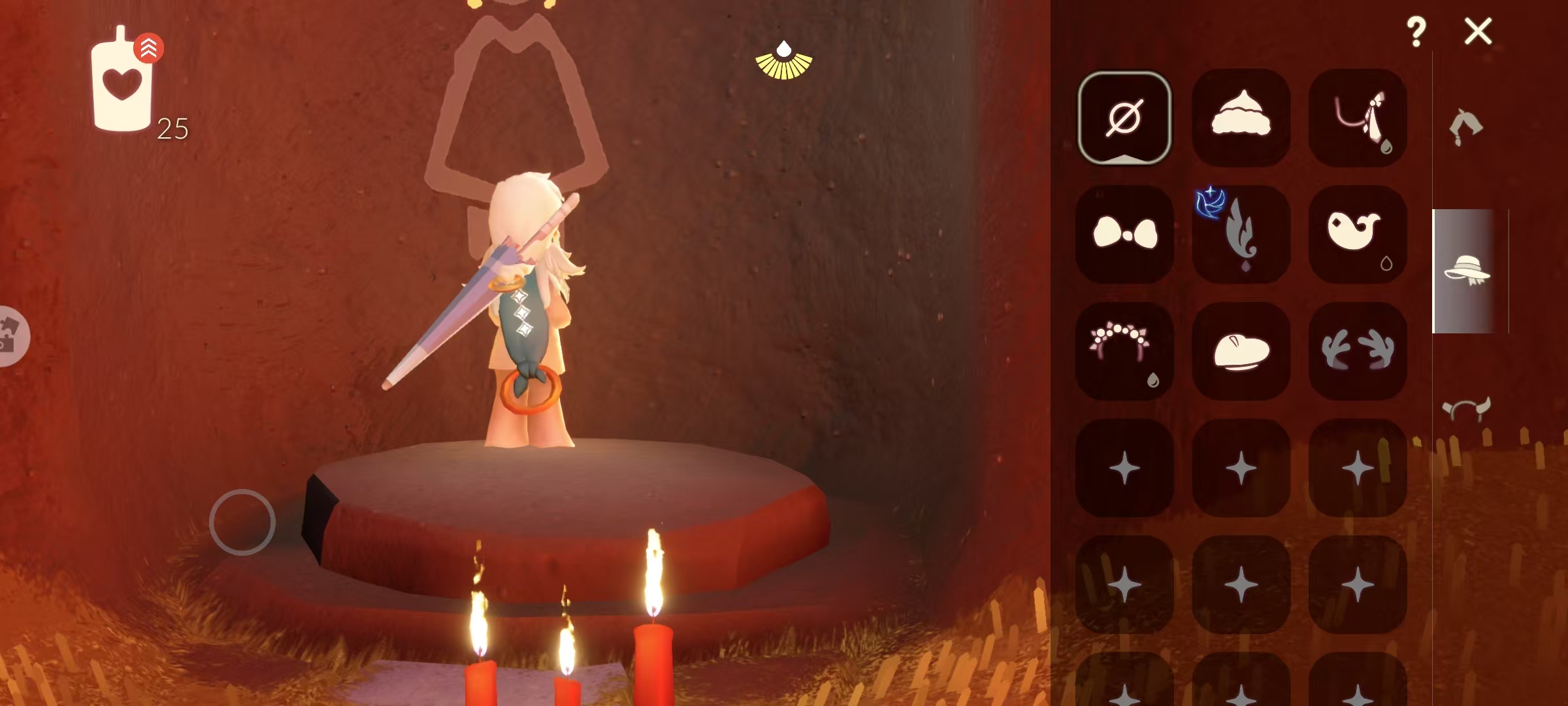Choose the white beret hat

click(1241, 351)
